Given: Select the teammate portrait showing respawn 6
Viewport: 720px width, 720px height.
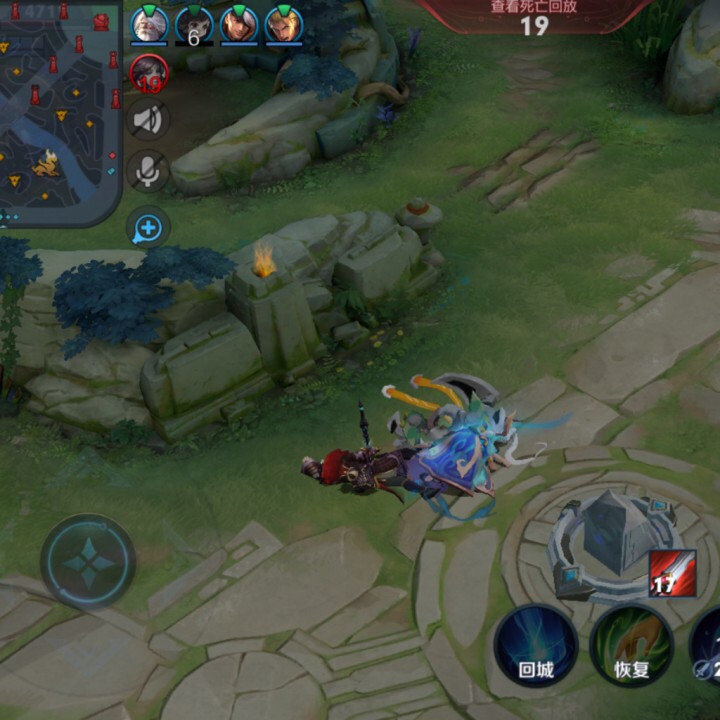Looking at the screenshot, I should 194,25.
